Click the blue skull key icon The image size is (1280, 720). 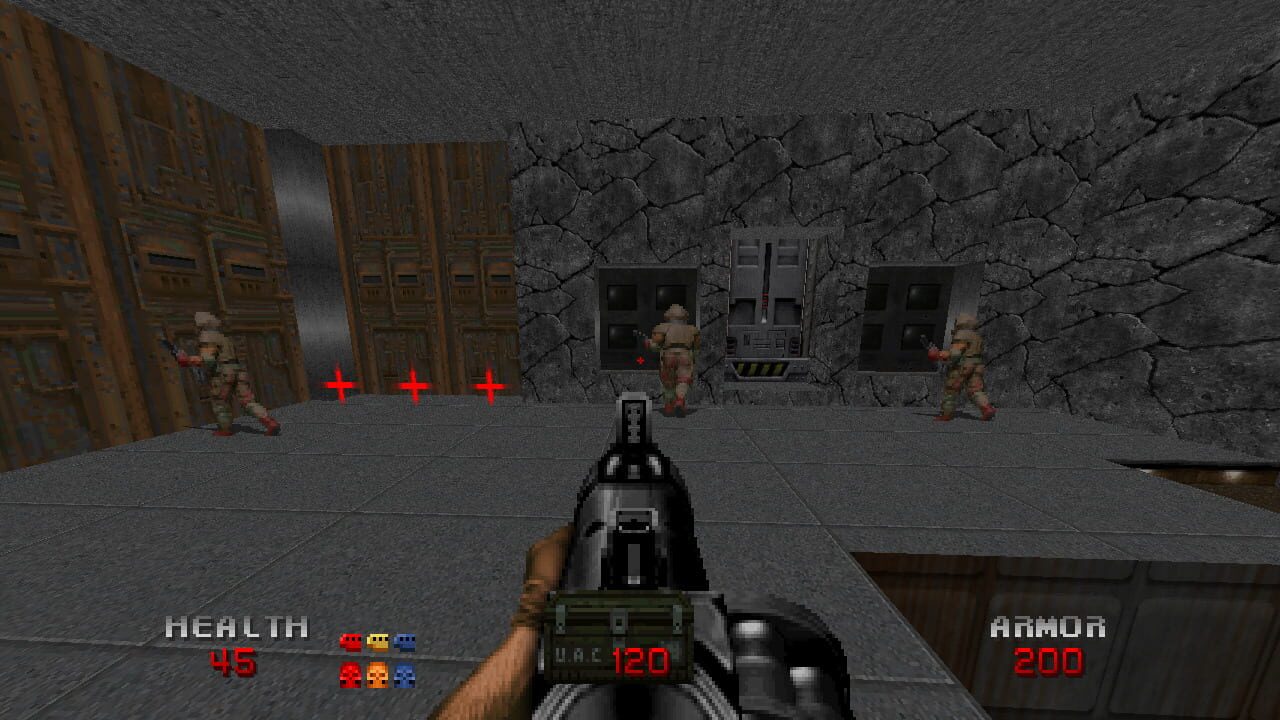[x=404, y=676]
